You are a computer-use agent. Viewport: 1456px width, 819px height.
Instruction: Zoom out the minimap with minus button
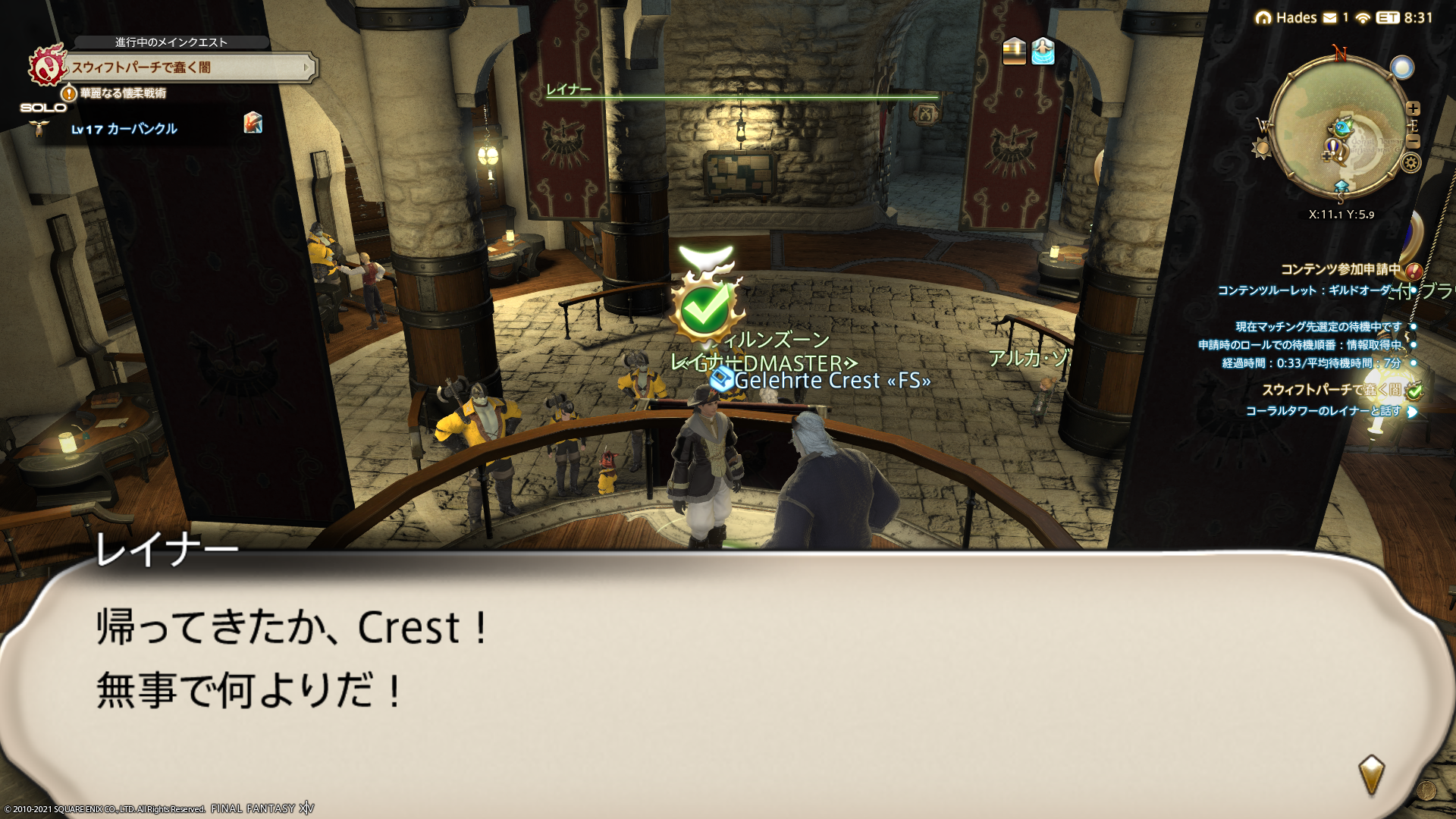(x=1413, y=141)
